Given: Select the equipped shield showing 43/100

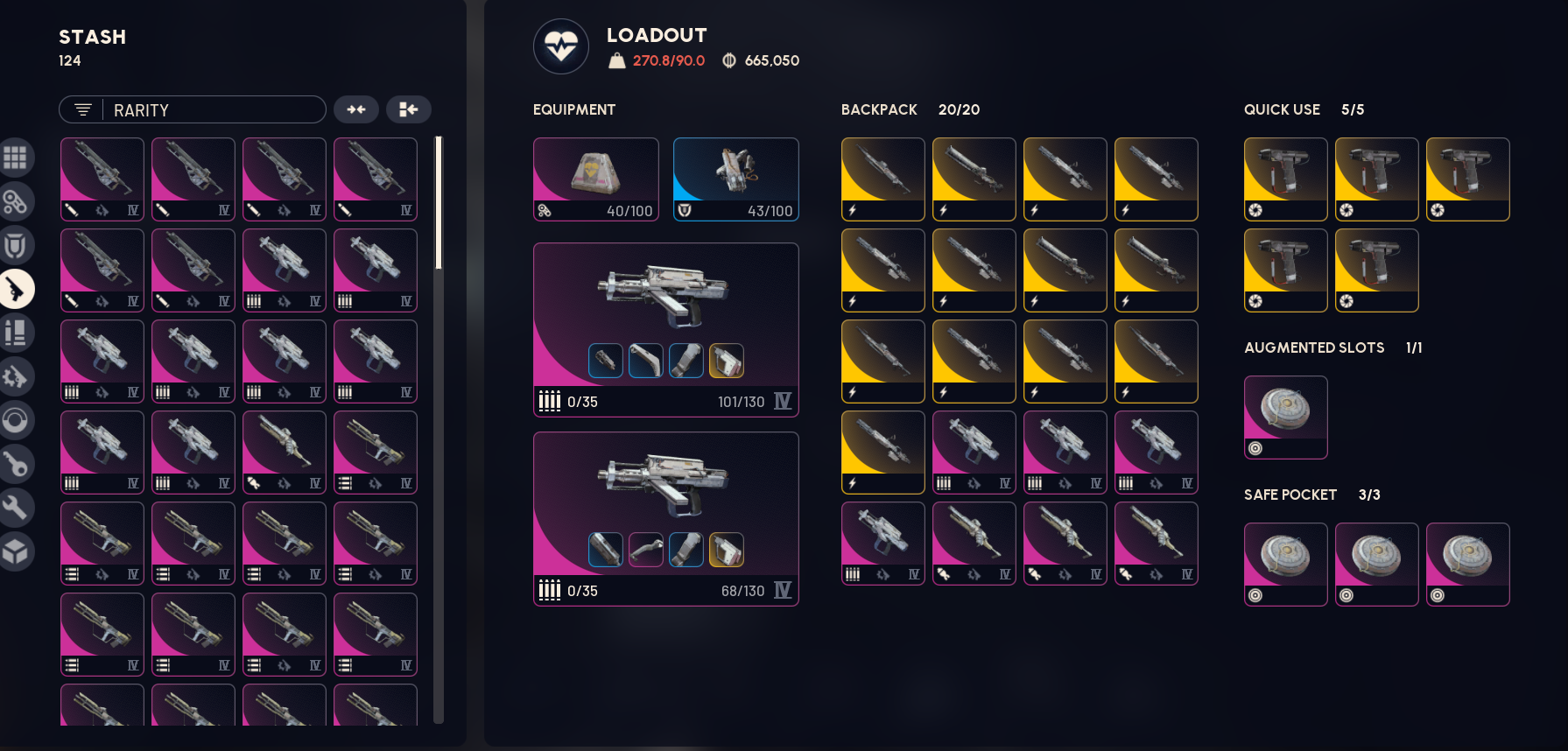Looking at the screenshot, I should [x=735, y=179].
